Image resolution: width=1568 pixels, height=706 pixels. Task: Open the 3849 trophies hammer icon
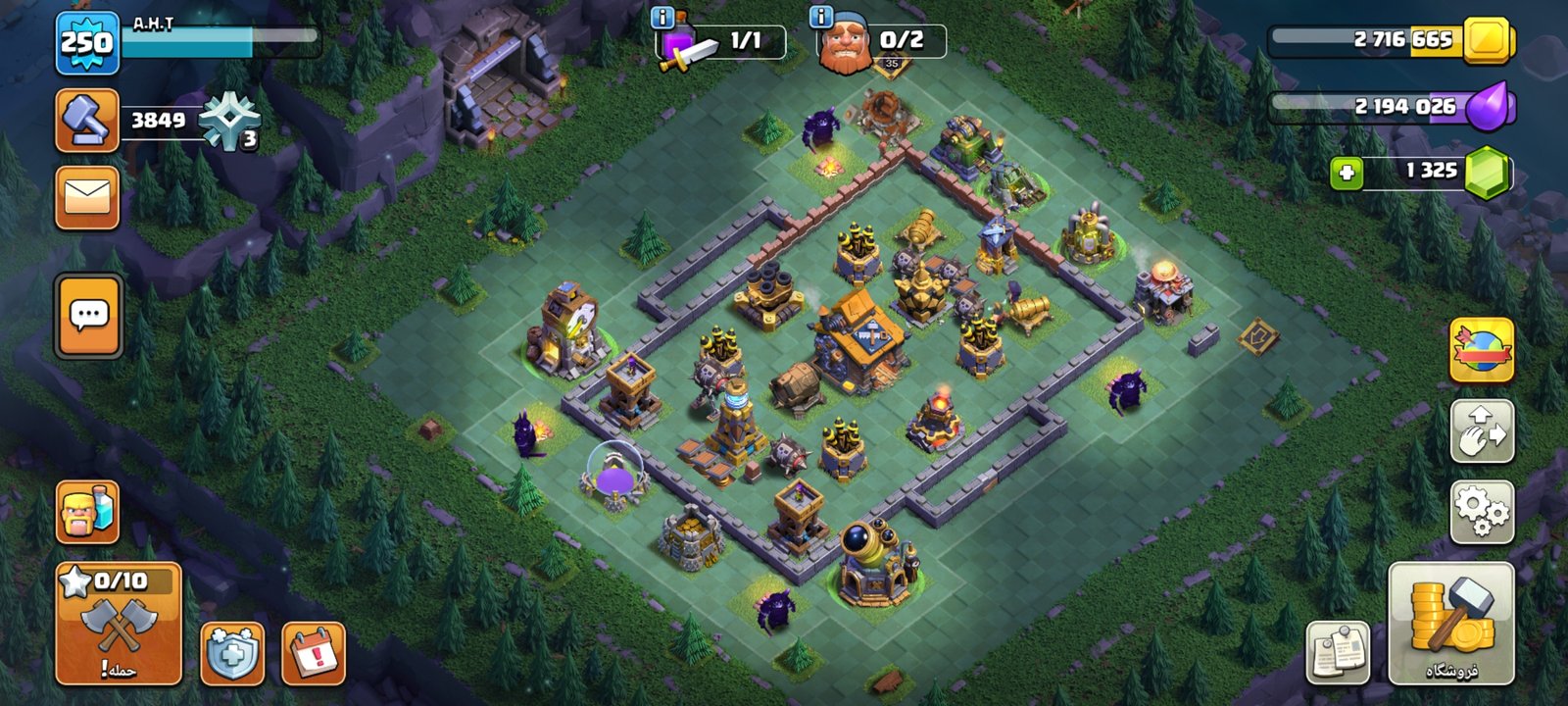(x=87, y=121)
